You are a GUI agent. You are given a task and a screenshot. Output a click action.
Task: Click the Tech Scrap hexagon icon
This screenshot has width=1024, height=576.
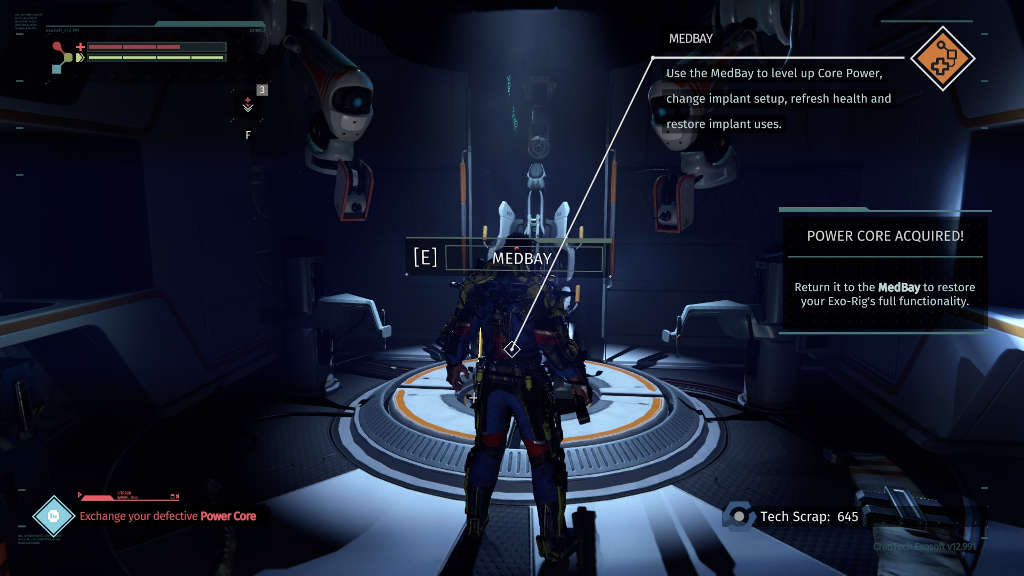pos(739,516)
